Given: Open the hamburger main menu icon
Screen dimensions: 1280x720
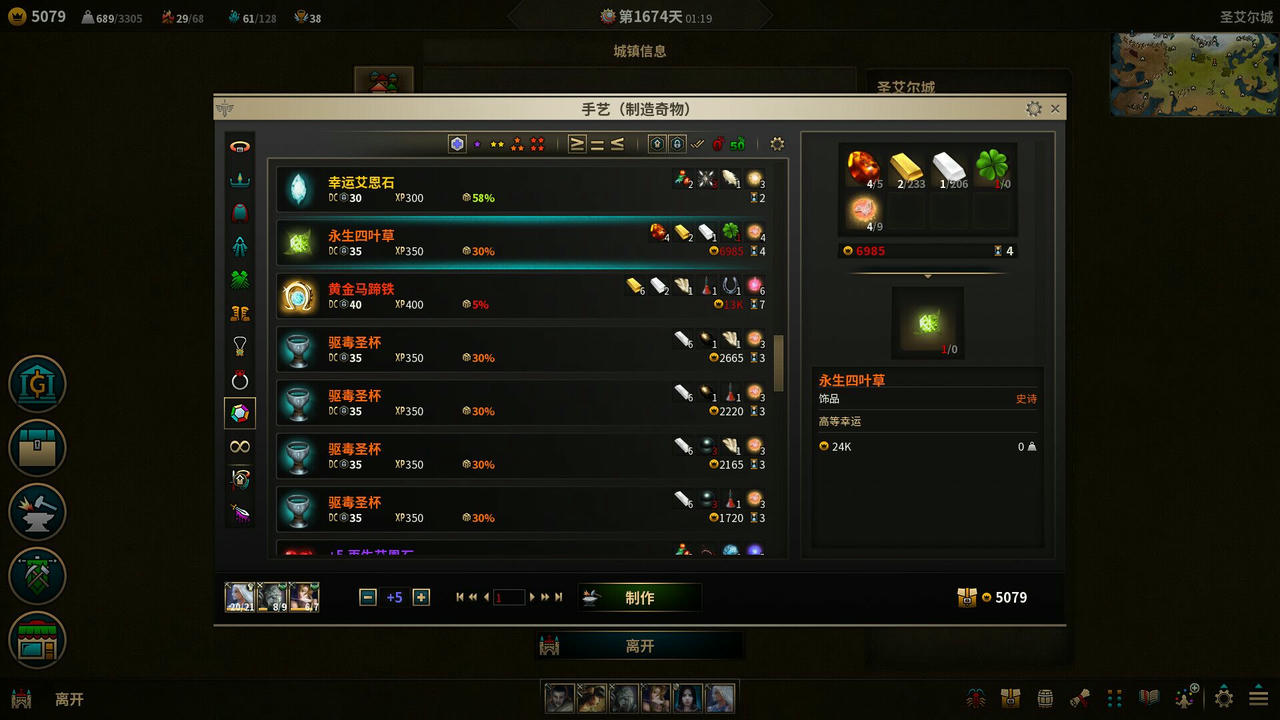Looking at the screenshot, I should 1259,698.
